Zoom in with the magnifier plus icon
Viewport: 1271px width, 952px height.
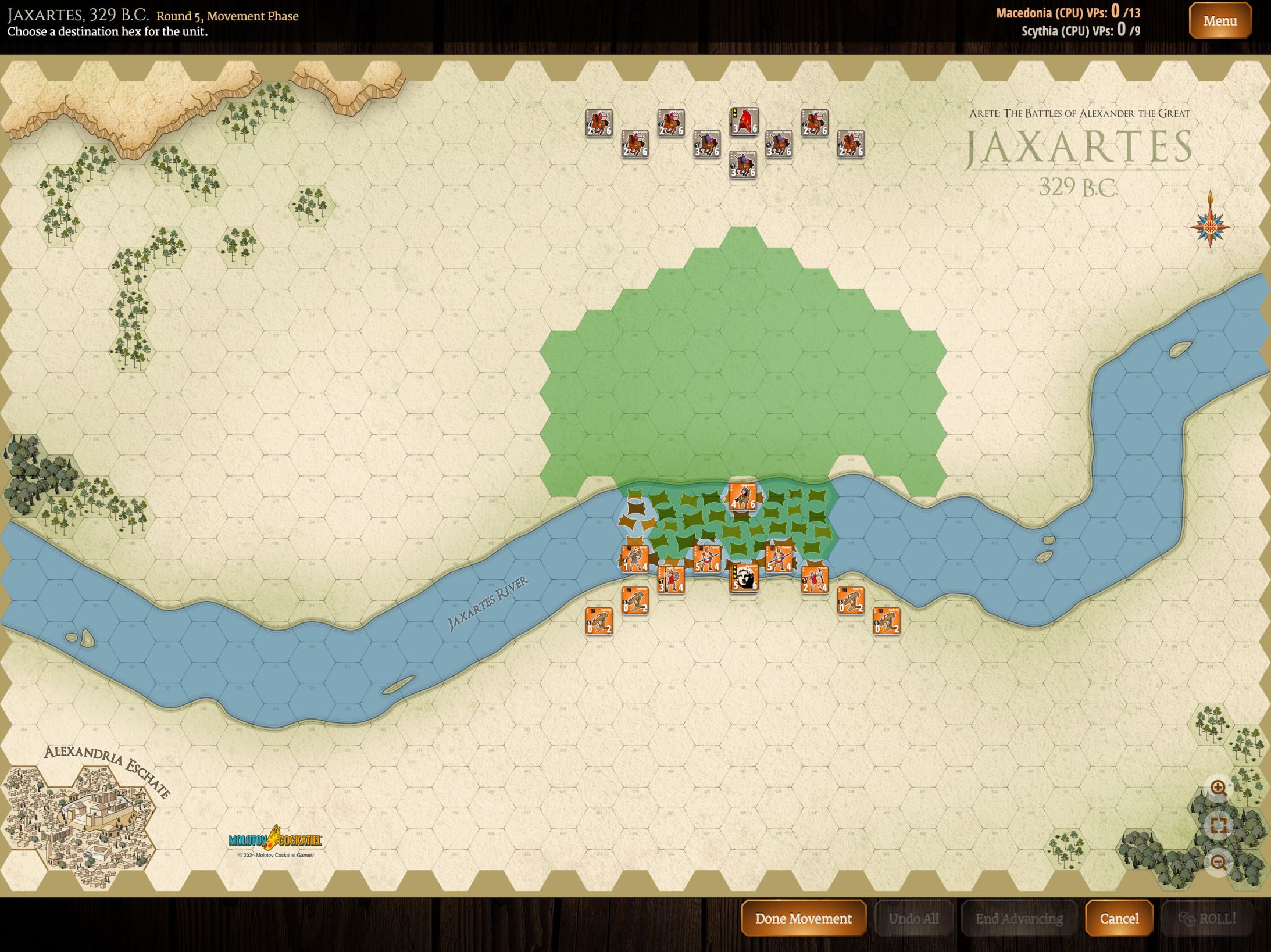click(1219, 789)
